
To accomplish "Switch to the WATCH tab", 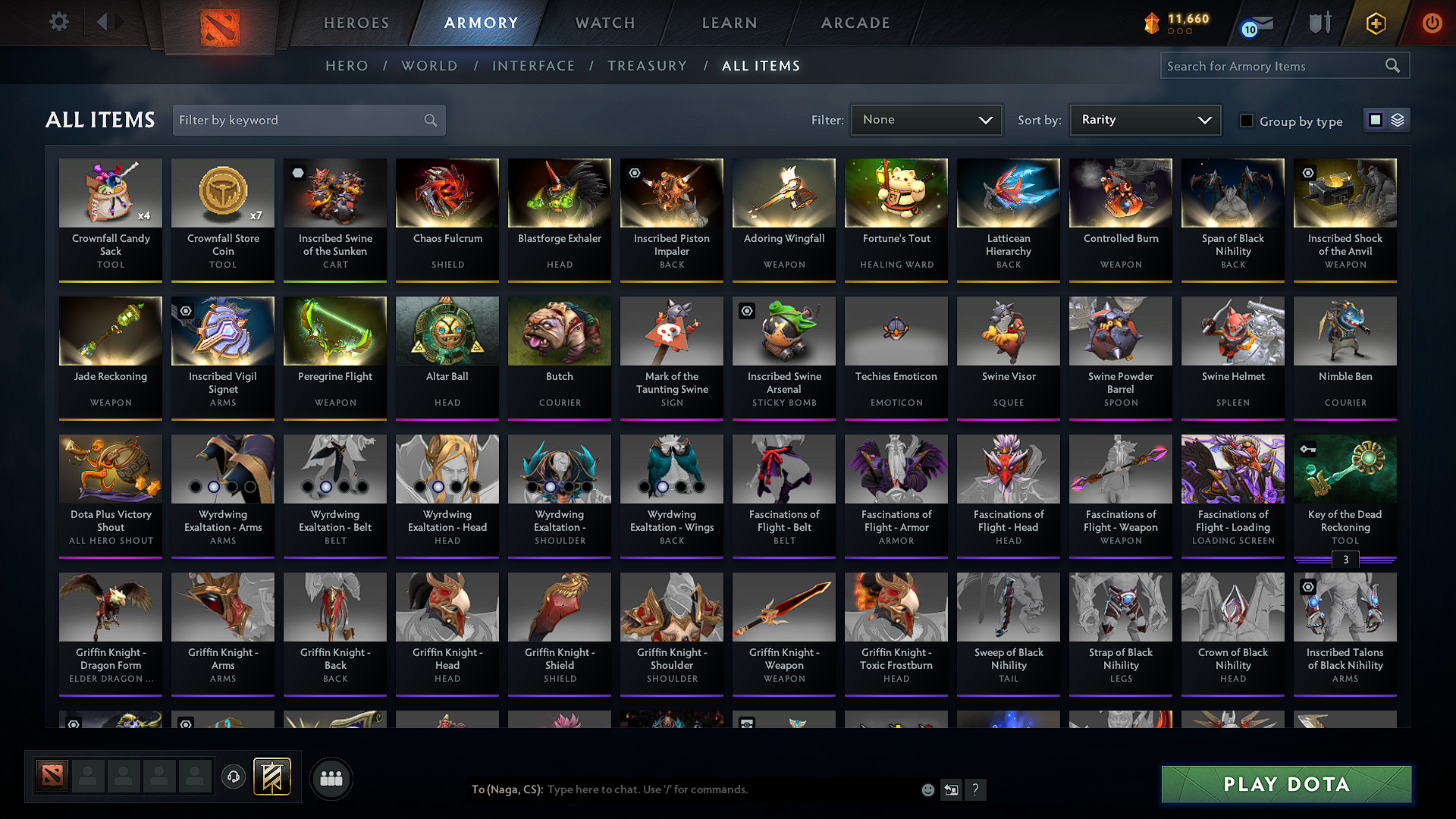I will pyautogui.click(x=603, y=23).
